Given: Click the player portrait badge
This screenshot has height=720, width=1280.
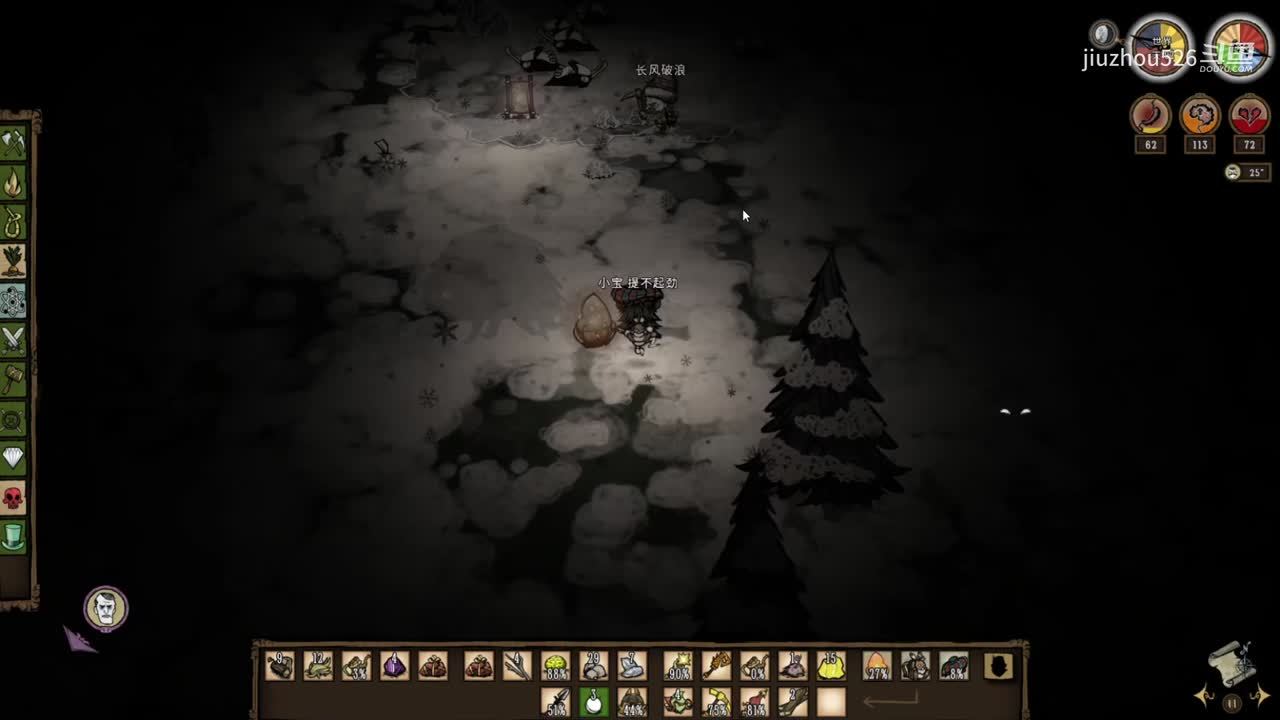Looking at the screenshot, I should click(105, 608).
